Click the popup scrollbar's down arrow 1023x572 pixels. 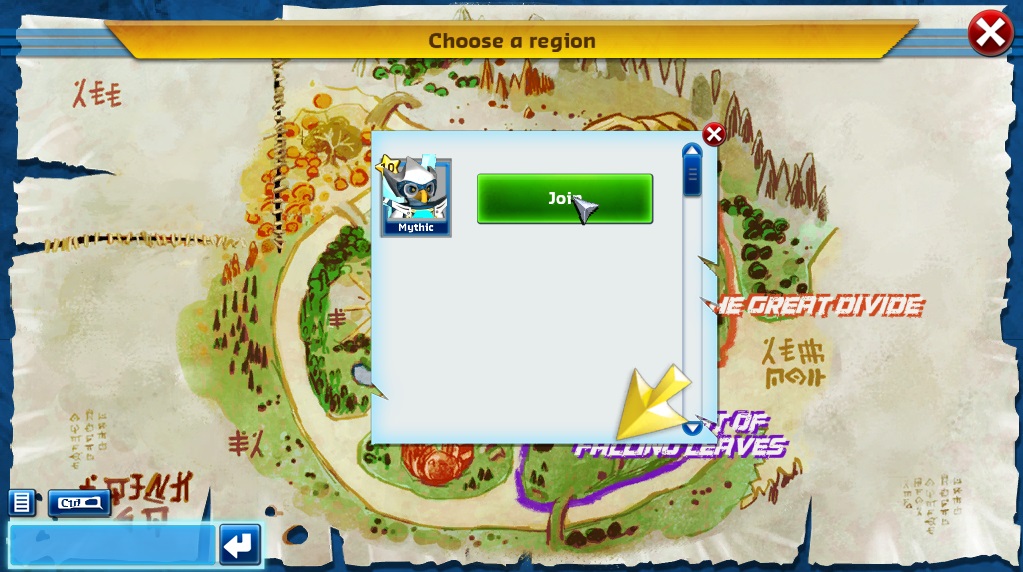click(x=692, y=428)
